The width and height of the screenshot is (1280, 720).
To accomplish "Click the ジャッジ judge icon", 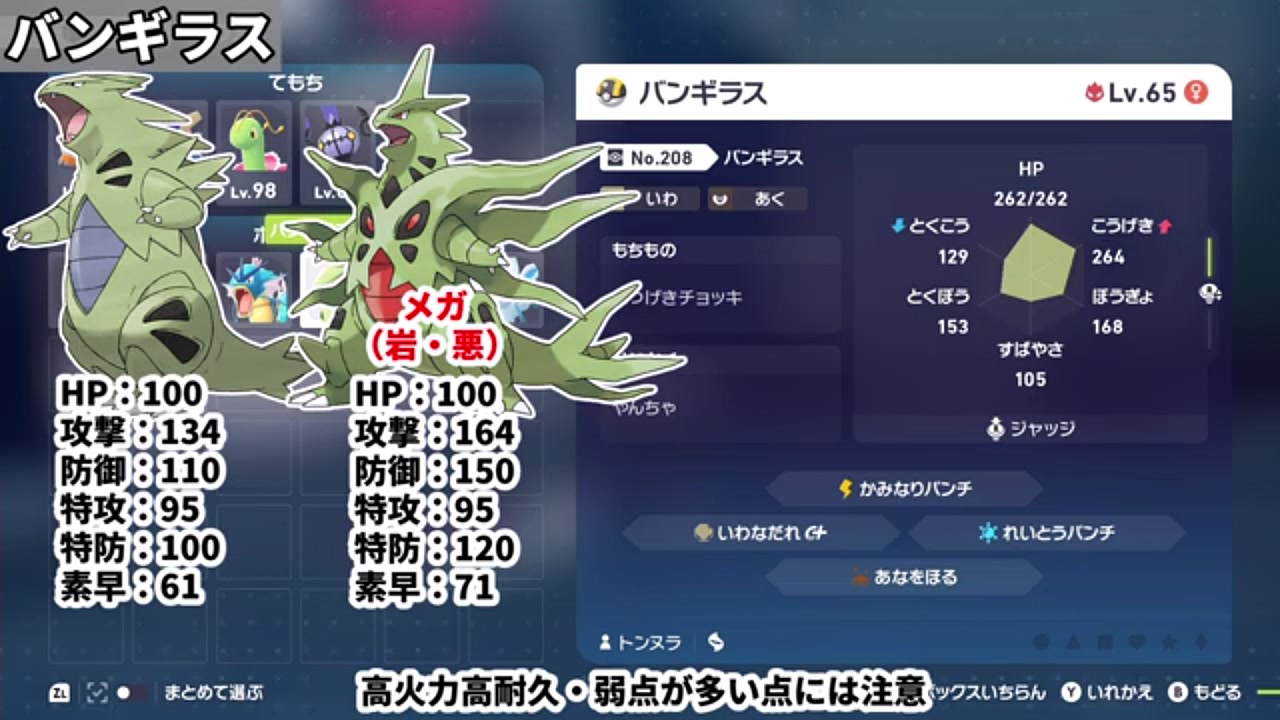I will (x=995, y=429).
